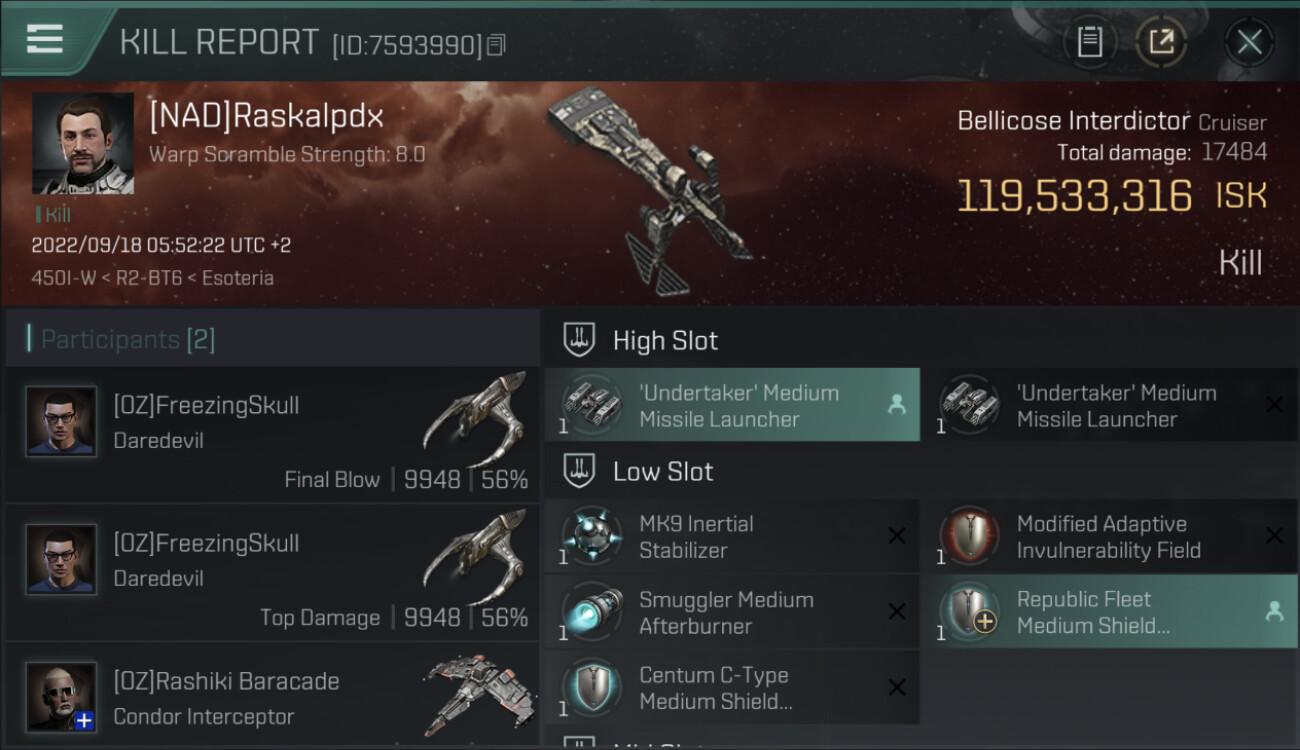Select Rashiki Baracade participant row

click(272, 698)
